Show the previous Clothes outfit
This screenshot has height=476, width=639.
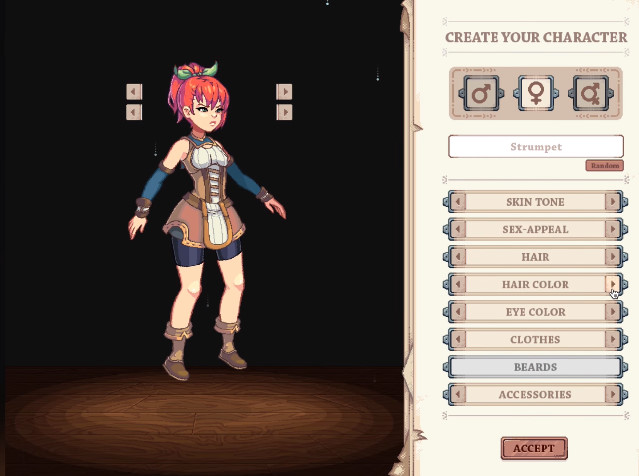coord(458,340)
